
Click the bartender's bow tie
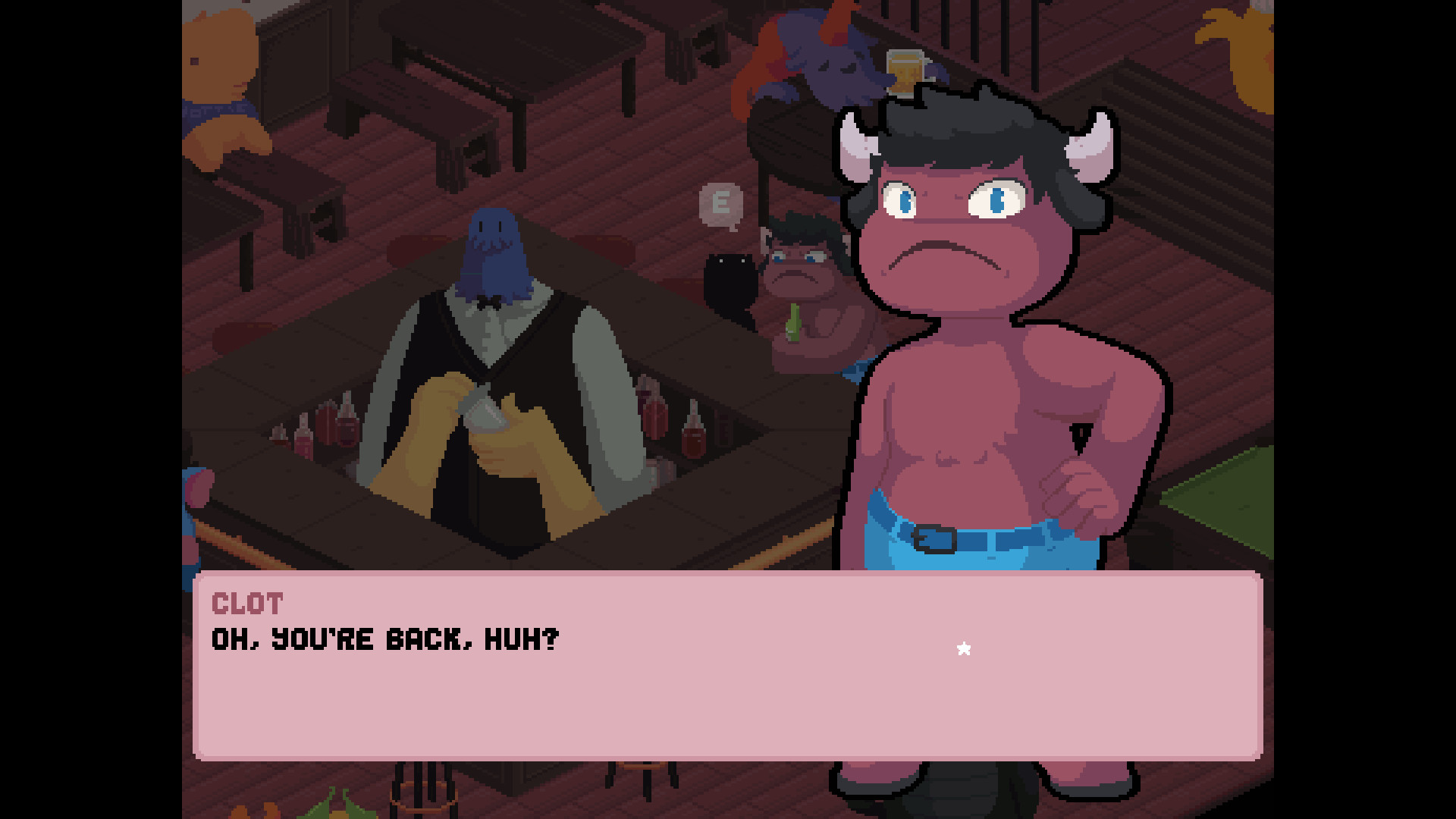coord(489,303)
